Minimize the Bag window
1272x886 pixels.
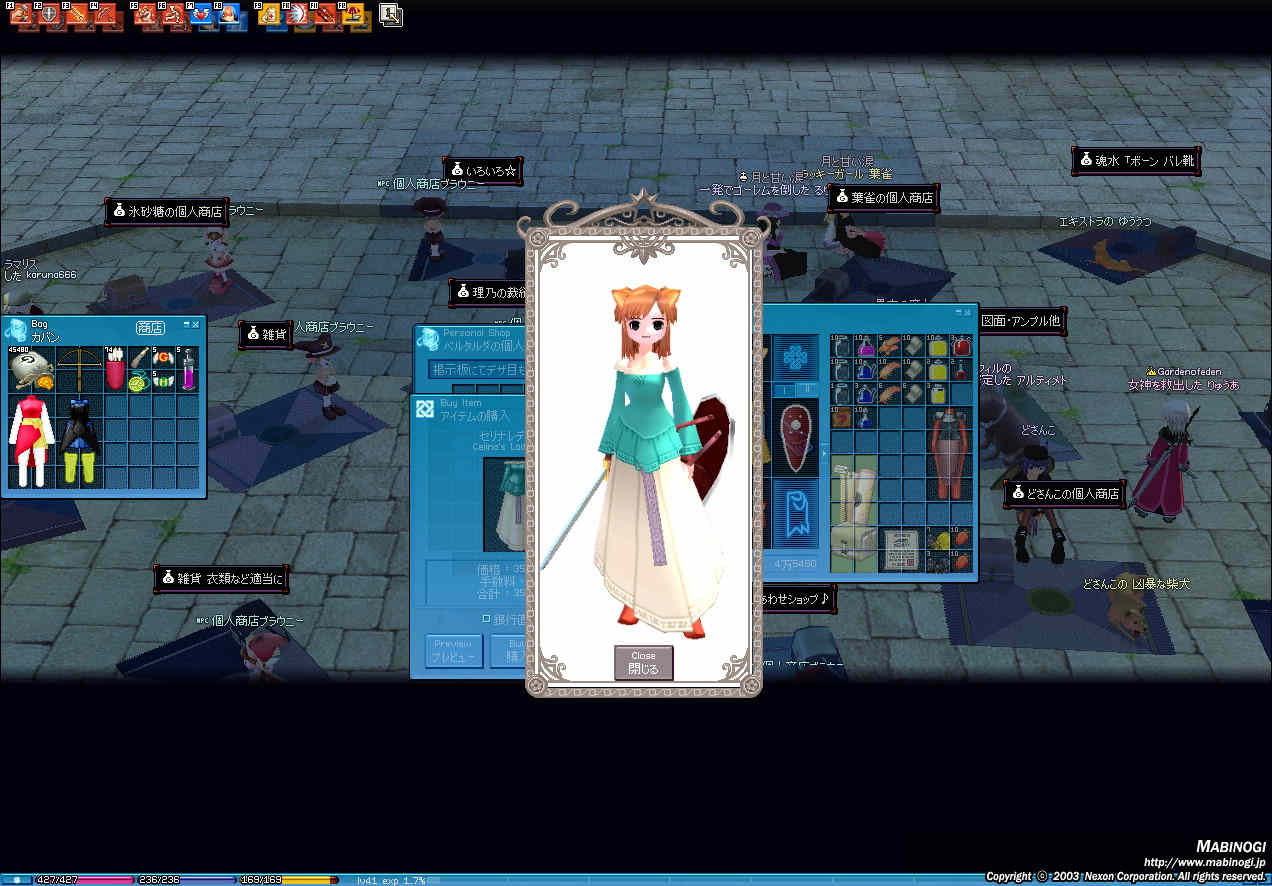[x=186, y=325]
